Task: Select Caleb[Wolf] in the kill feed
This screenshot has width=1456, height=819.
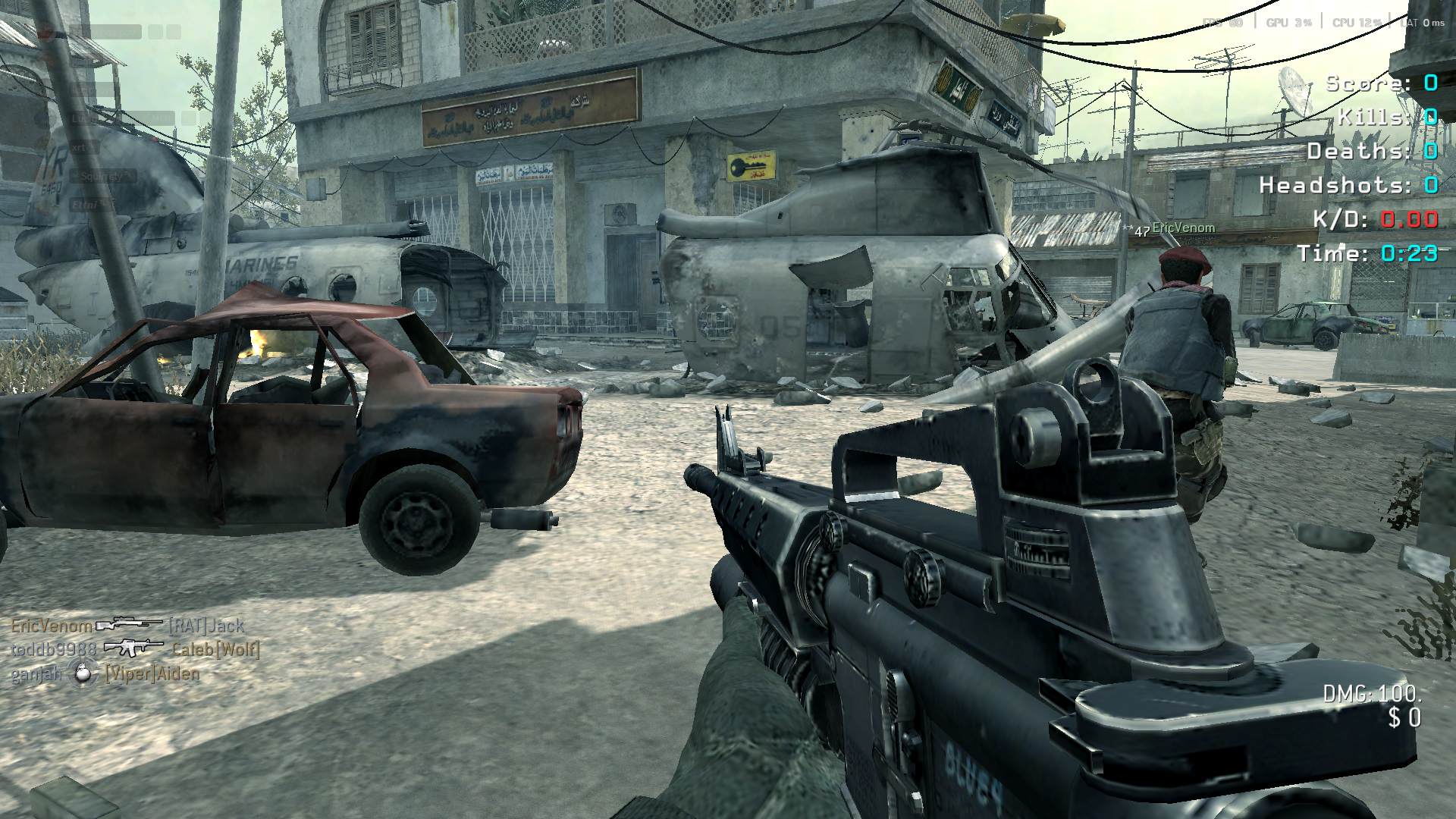Action: pyautogui.click(x=216, y=650)
